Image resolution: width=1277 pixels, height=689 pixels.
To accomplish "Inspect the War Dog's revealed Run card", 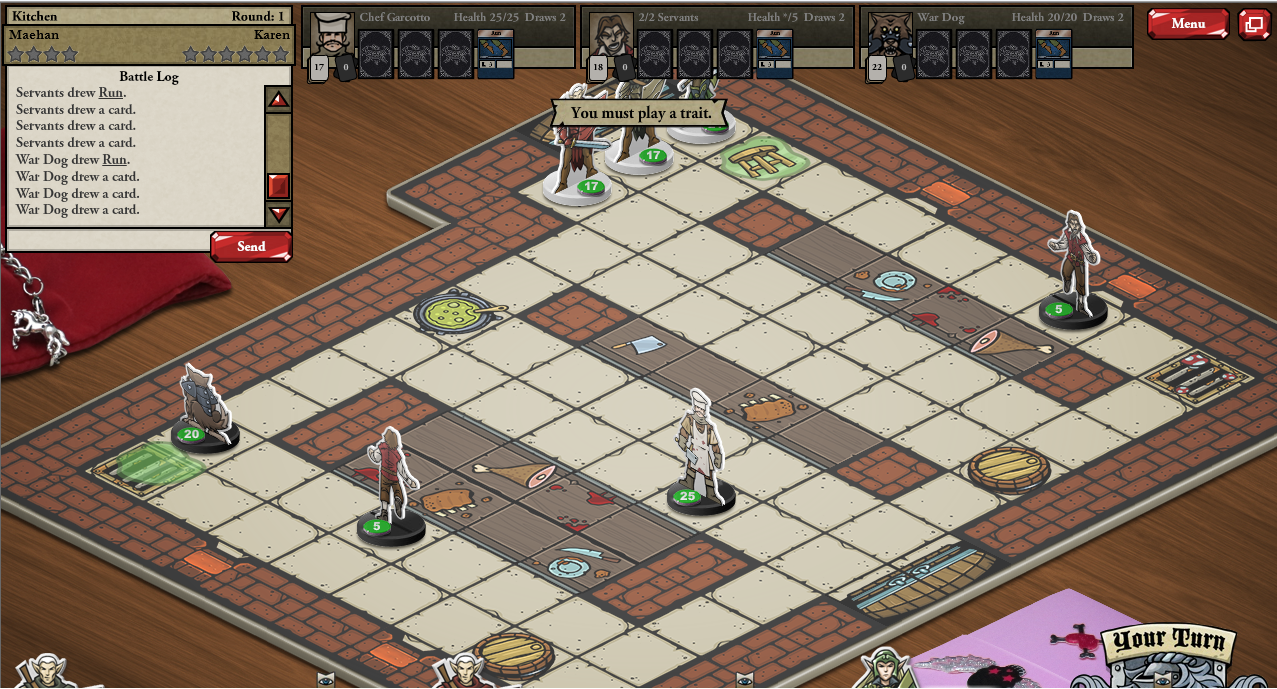I will pos(1053,53).
